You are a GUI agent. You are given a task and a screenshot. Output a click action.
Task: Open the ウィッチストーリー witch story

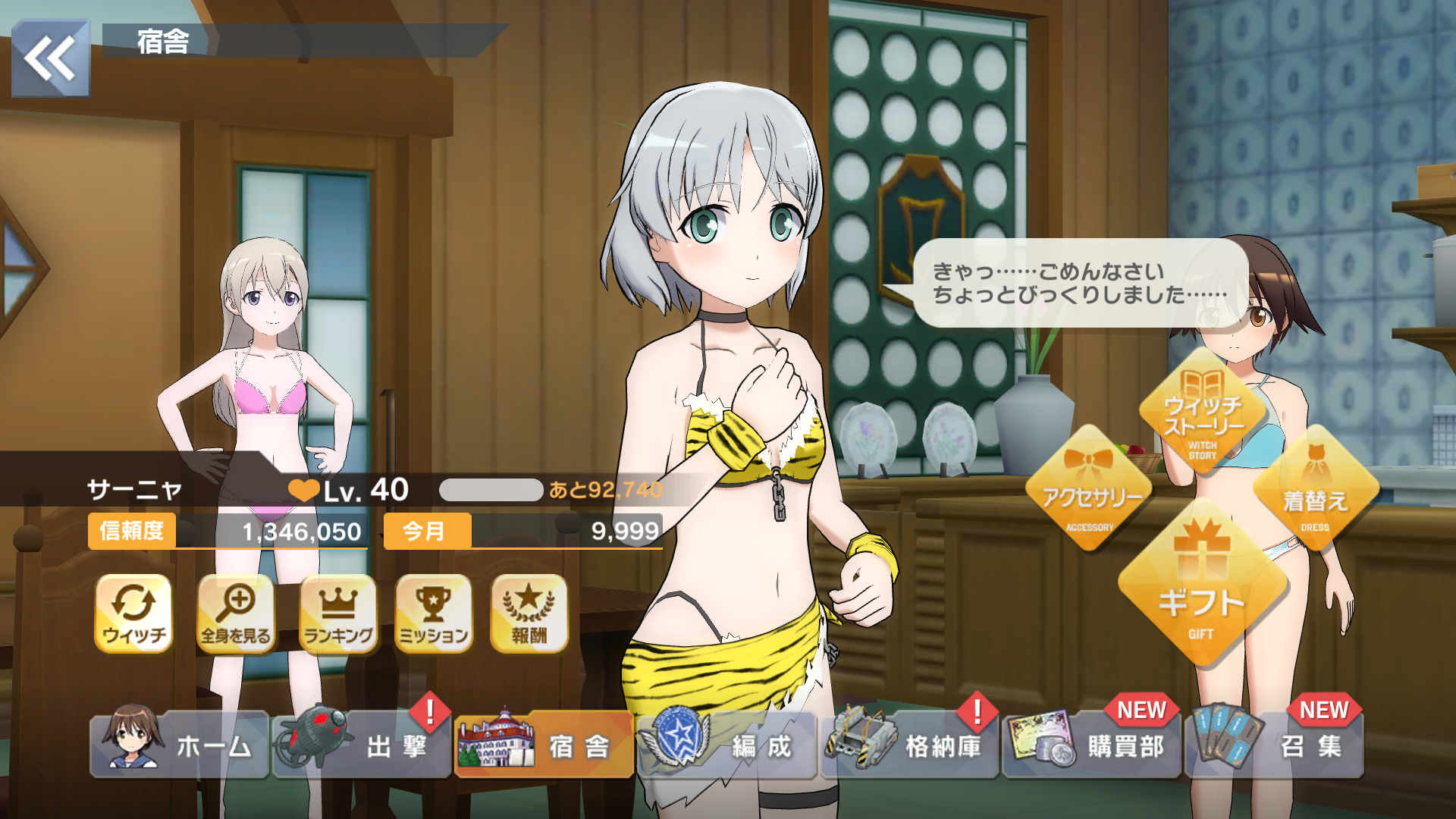[1203, 413]
